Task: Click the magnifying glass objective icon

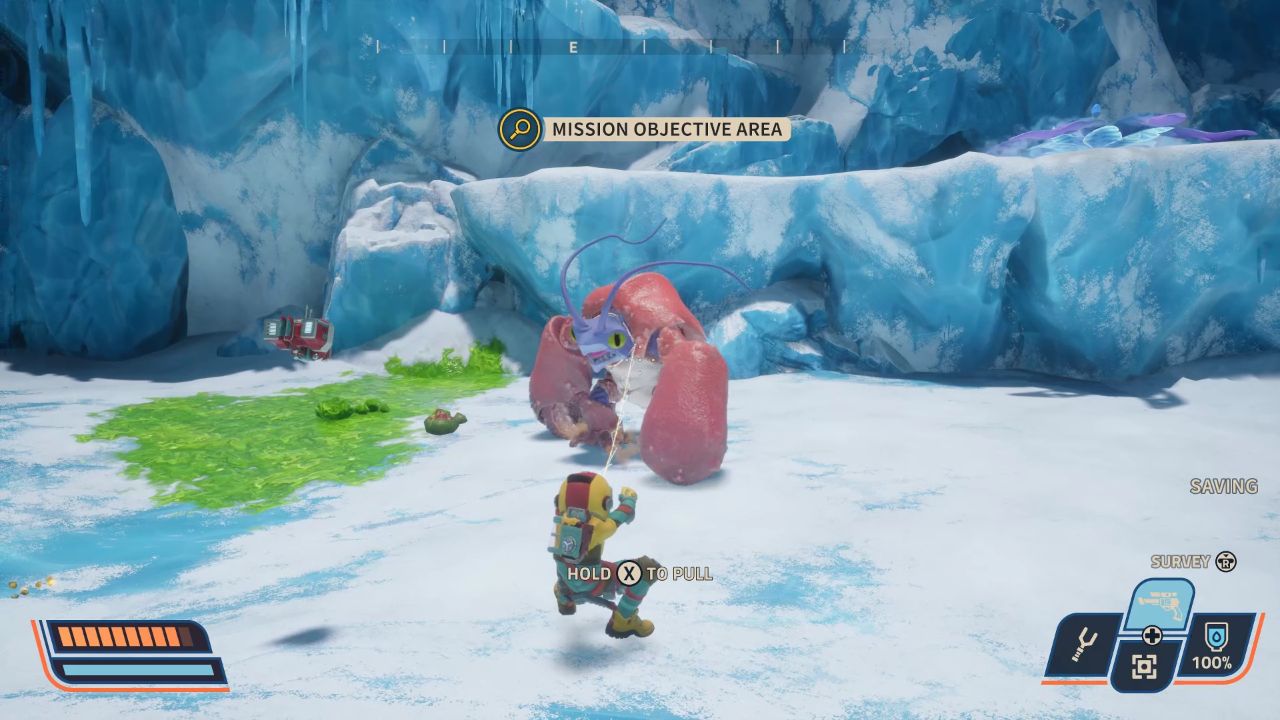Action: pyautogui.click(x=520, y=129)
